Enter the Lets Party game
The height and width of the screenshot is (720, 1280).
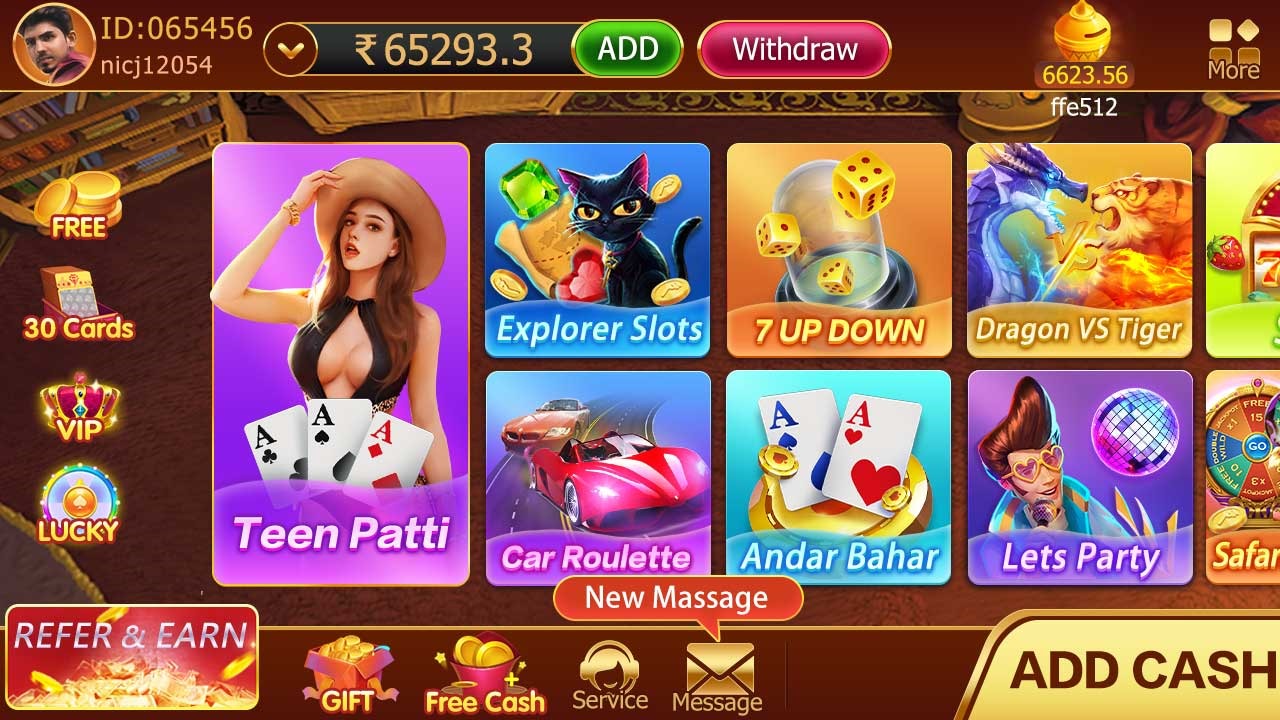point(1080,477)
